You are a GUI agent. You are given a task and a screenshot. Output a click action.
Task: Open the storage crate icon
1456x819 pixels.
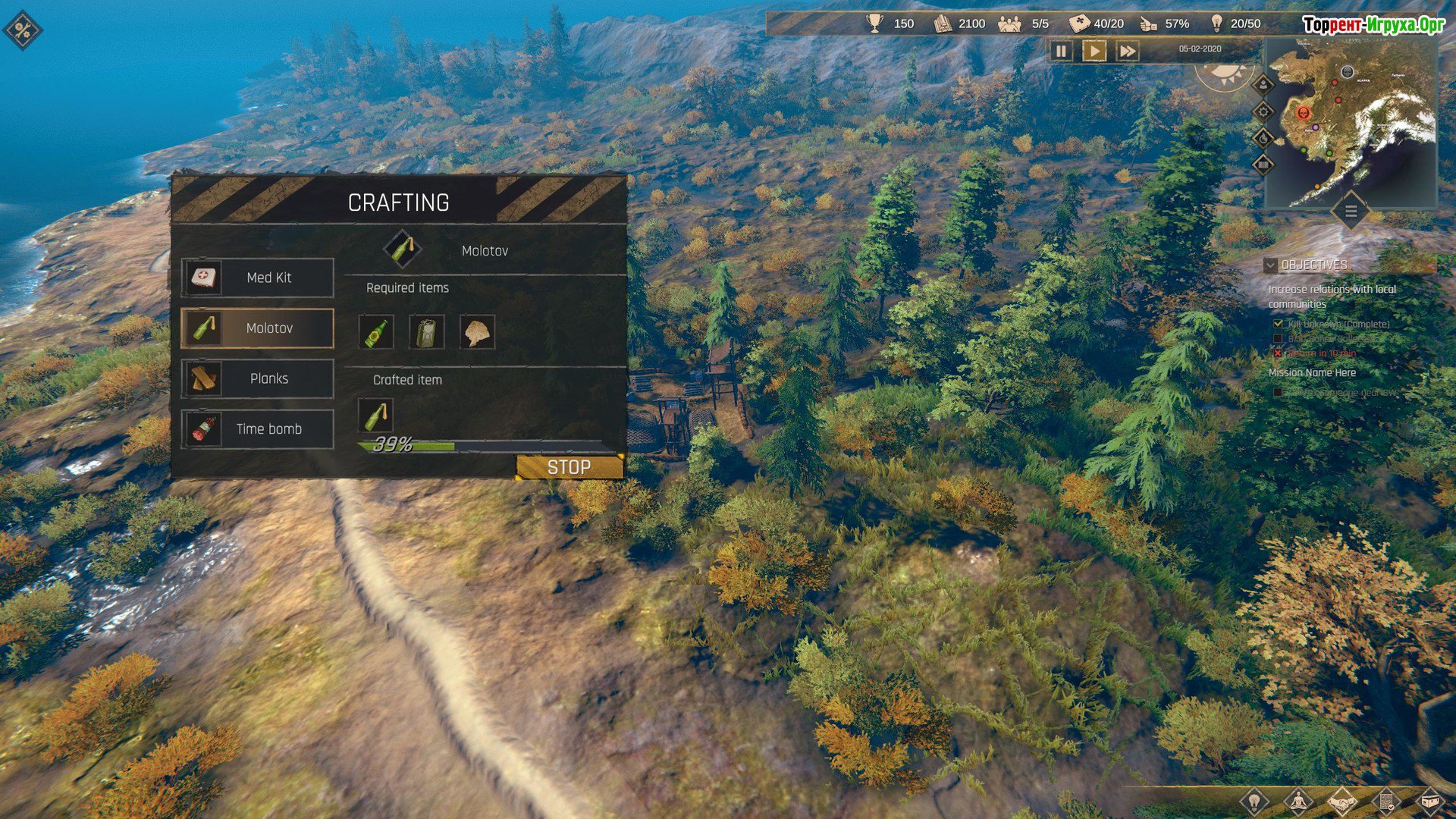coord(1429,801)
